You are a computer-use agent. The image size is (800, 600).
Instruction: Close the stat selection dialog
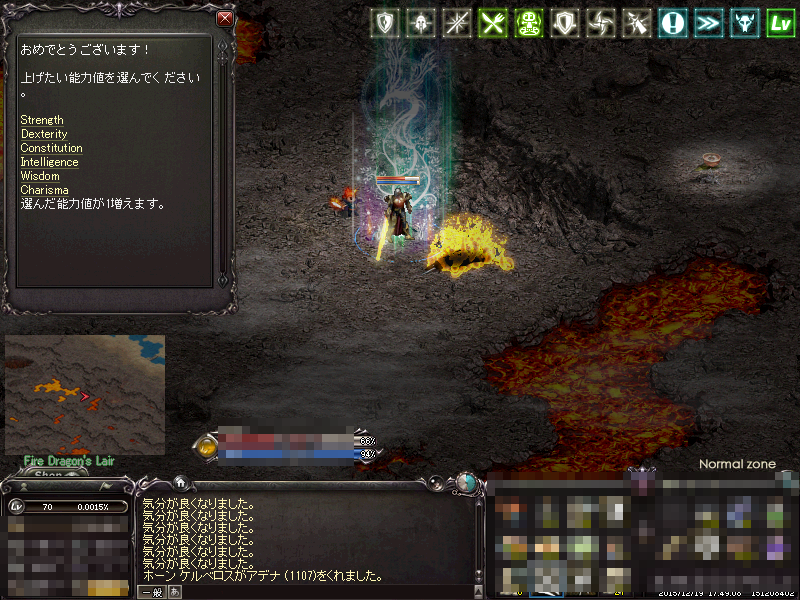[x=225, y=19]
